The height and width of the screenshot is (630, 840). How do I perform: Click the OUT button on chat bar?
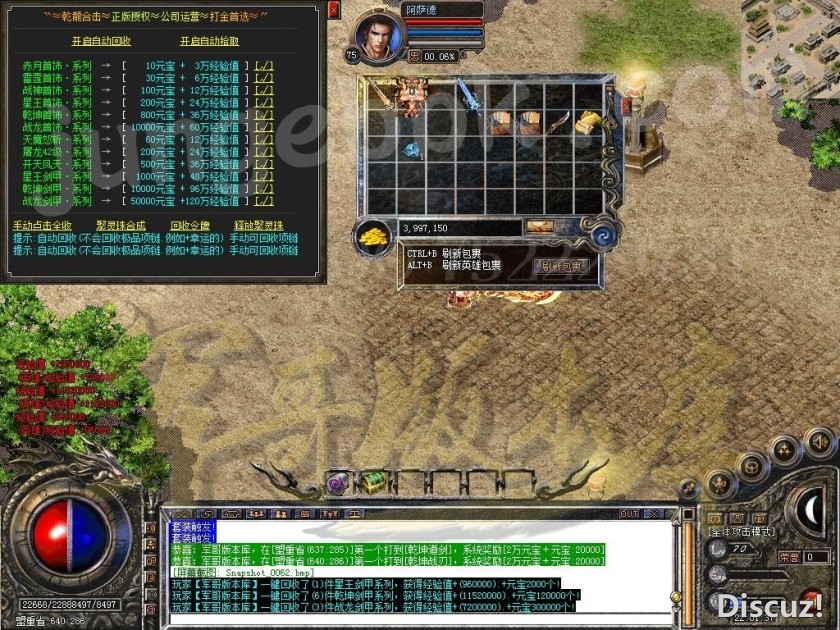(x=629, y=514)
